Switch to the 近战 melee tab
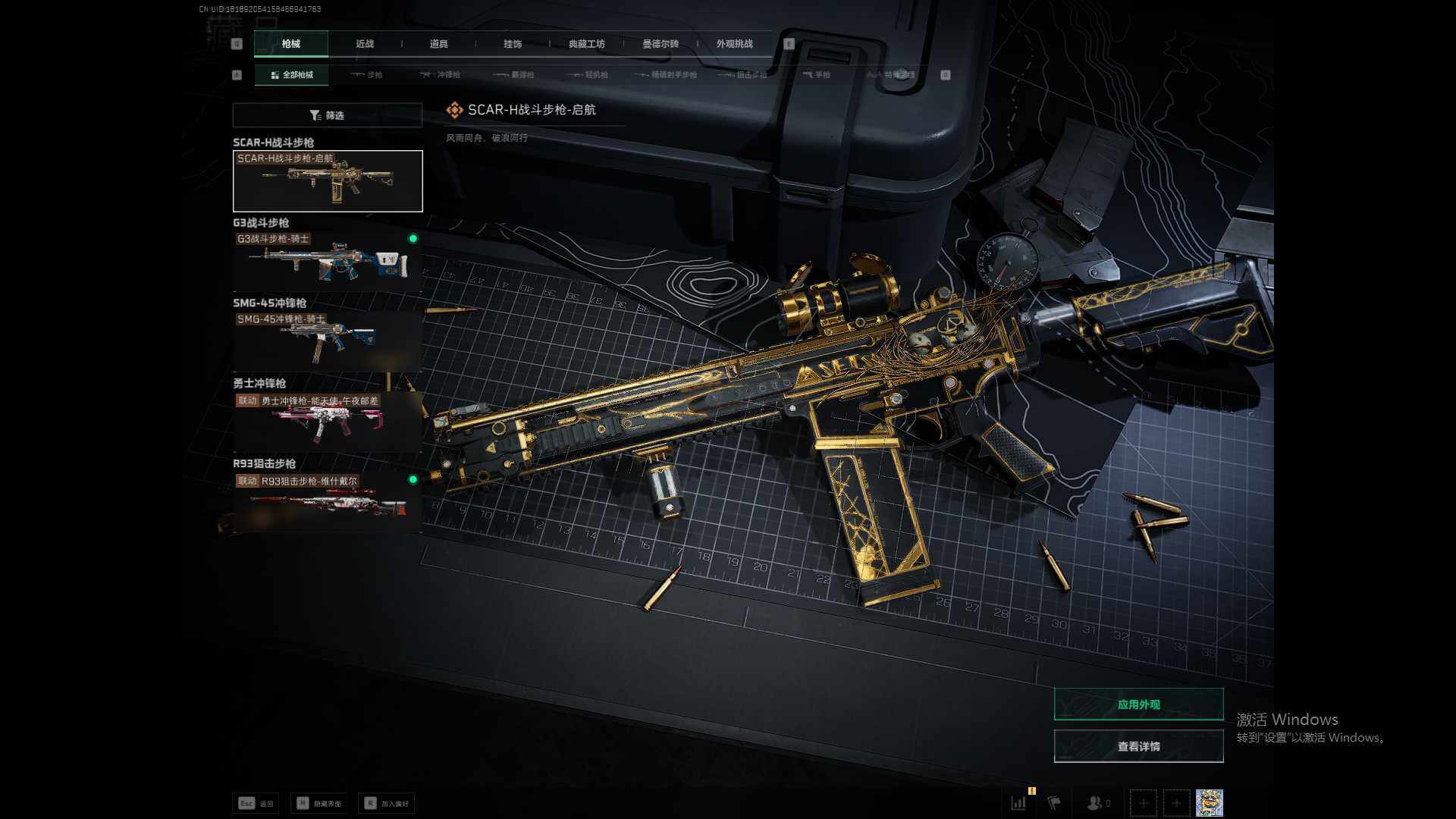 (365, 44)
